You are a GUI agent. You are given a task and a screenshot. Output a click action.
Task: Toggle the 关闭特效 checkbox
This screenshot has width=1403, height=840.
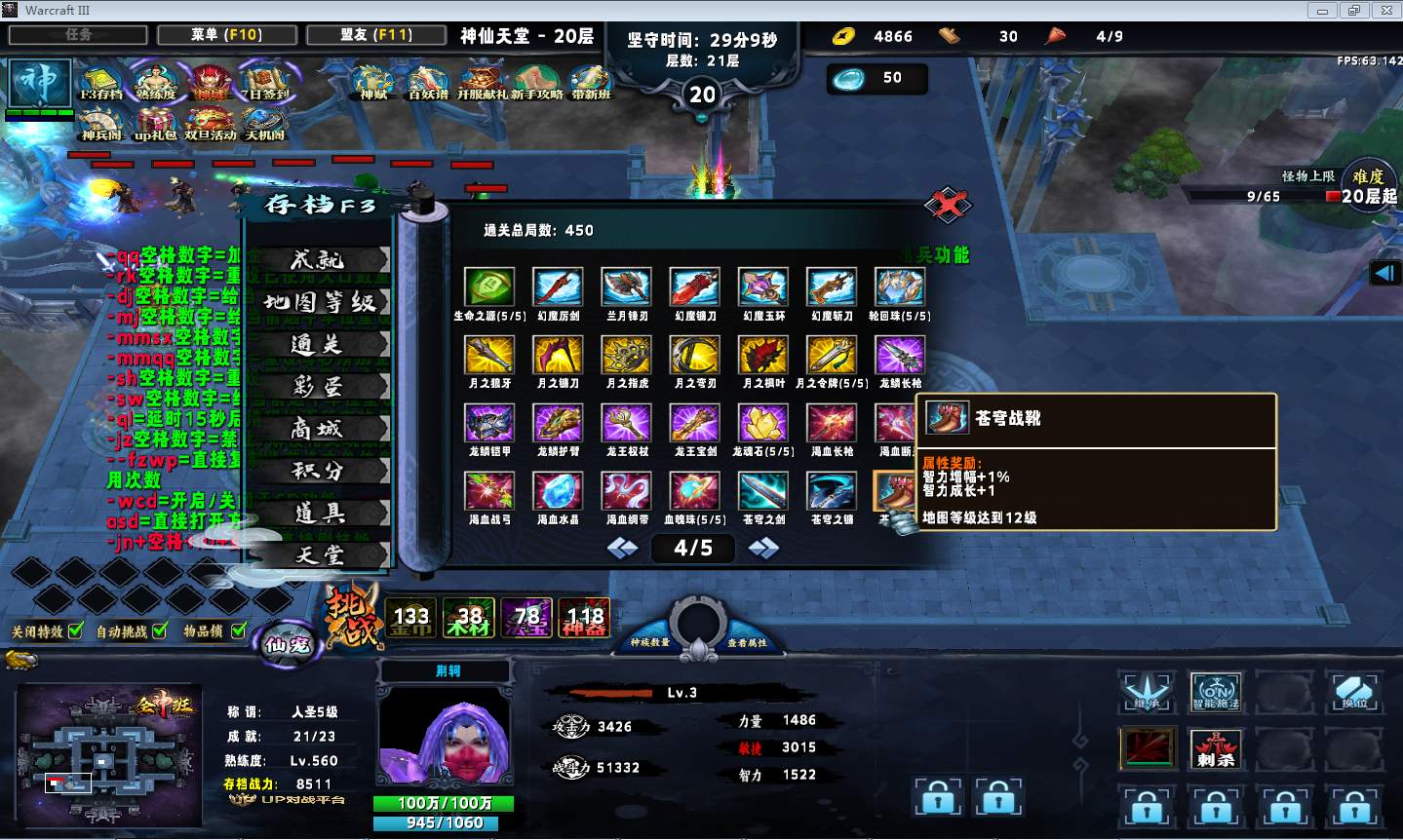[76, 630]
